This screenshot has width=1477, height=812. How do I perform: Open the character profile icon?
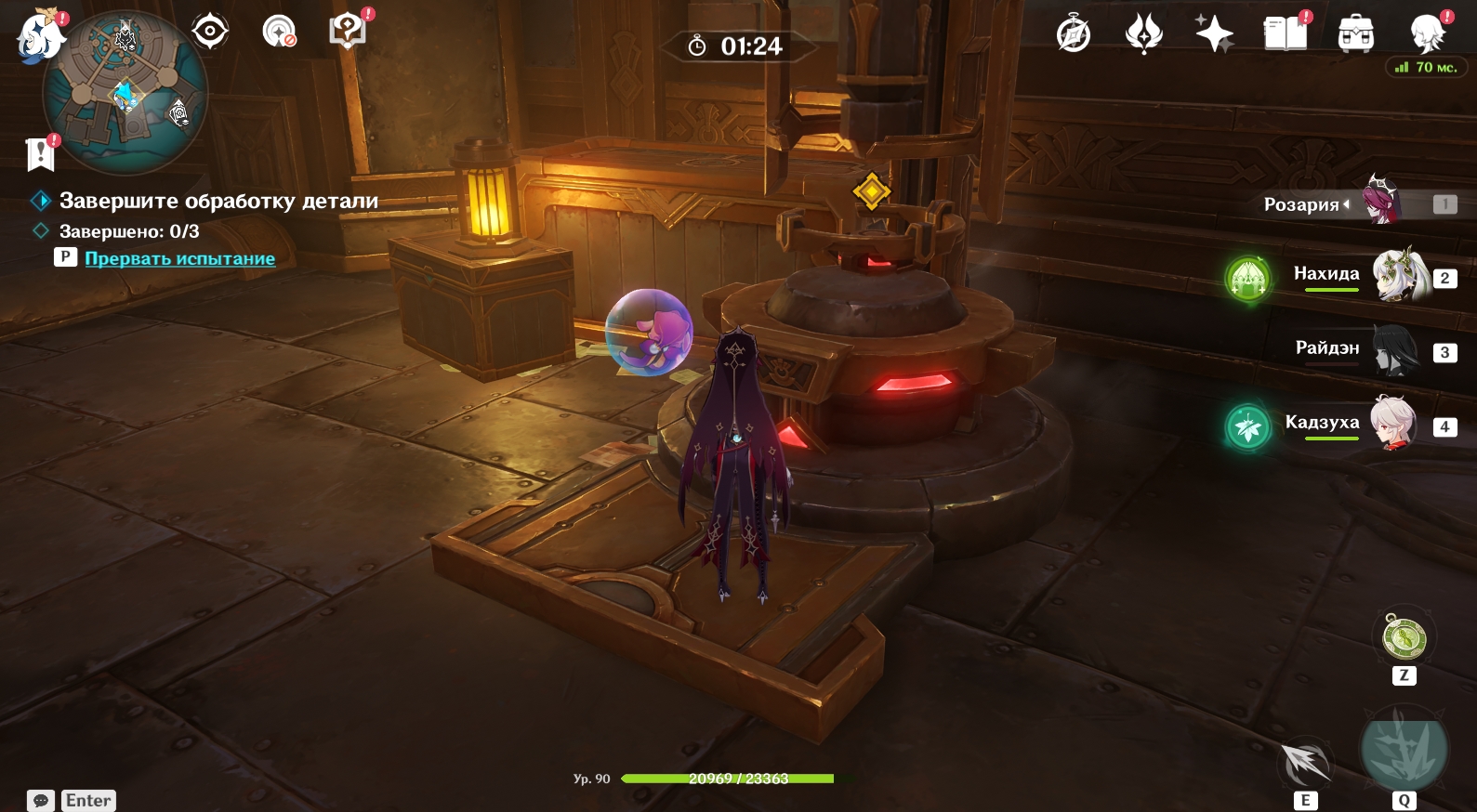(x=1427, y=34)
